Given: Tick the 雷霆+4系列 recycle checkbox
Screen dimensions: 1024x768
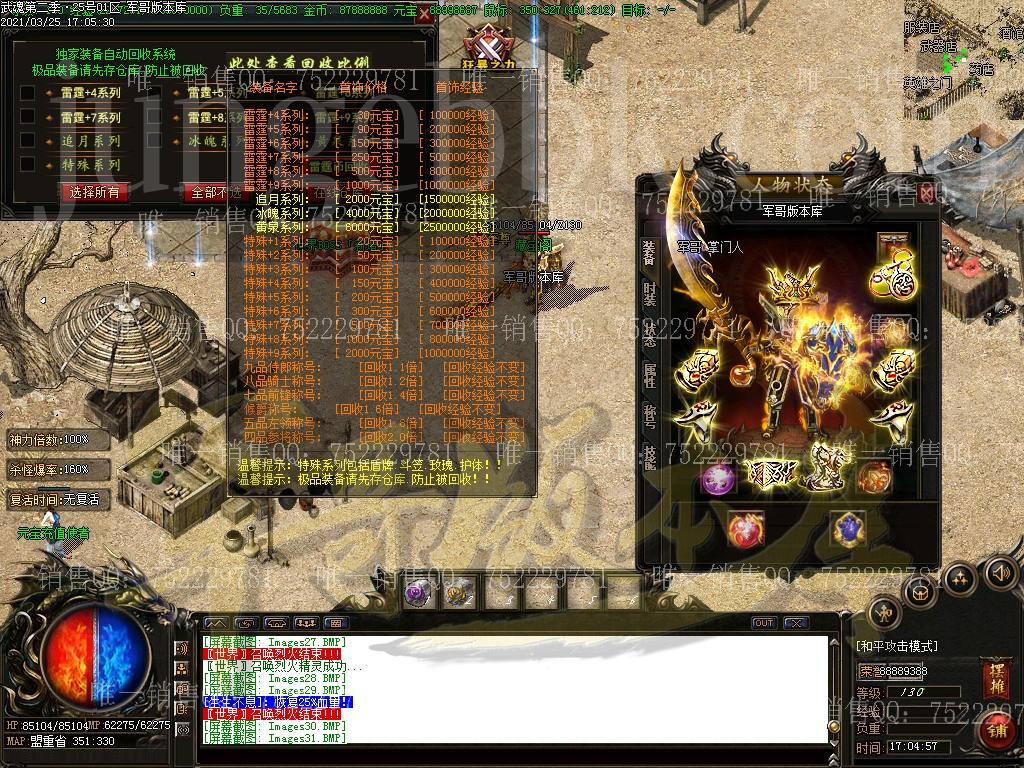Looking at the screenshot, I should (28, 93).
